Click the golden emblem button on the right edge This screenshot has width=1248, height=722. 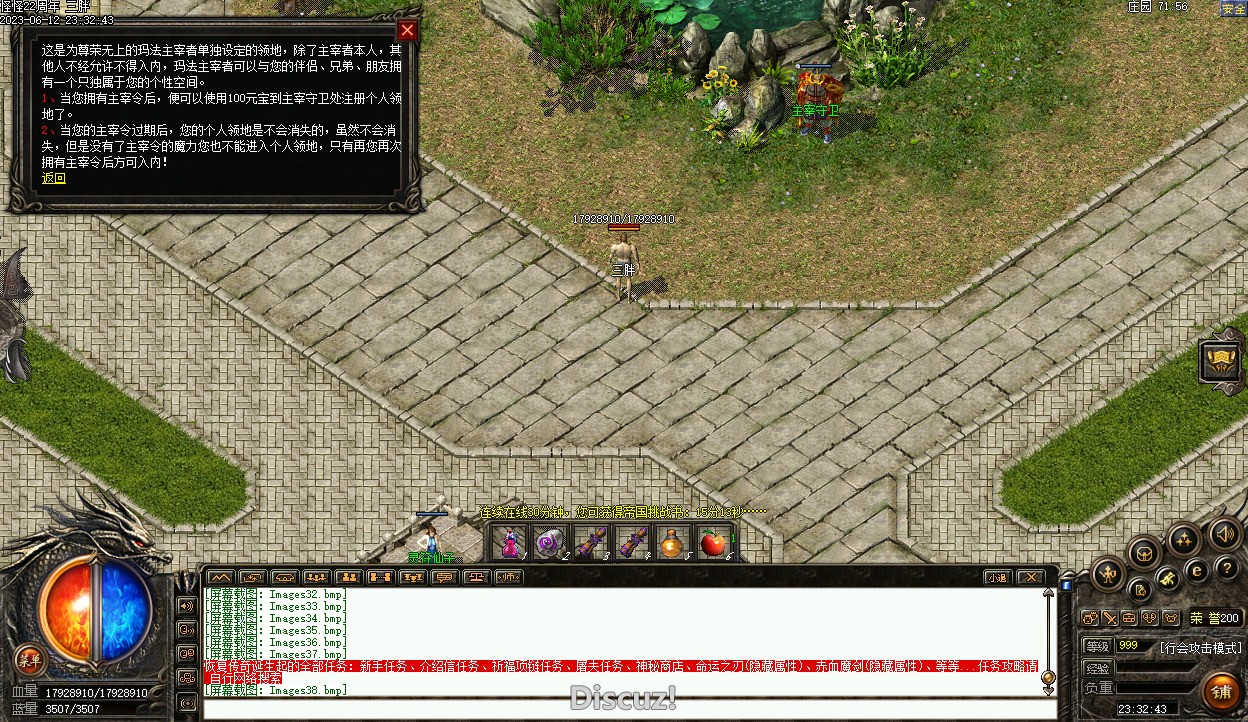tap(1222, 362)
